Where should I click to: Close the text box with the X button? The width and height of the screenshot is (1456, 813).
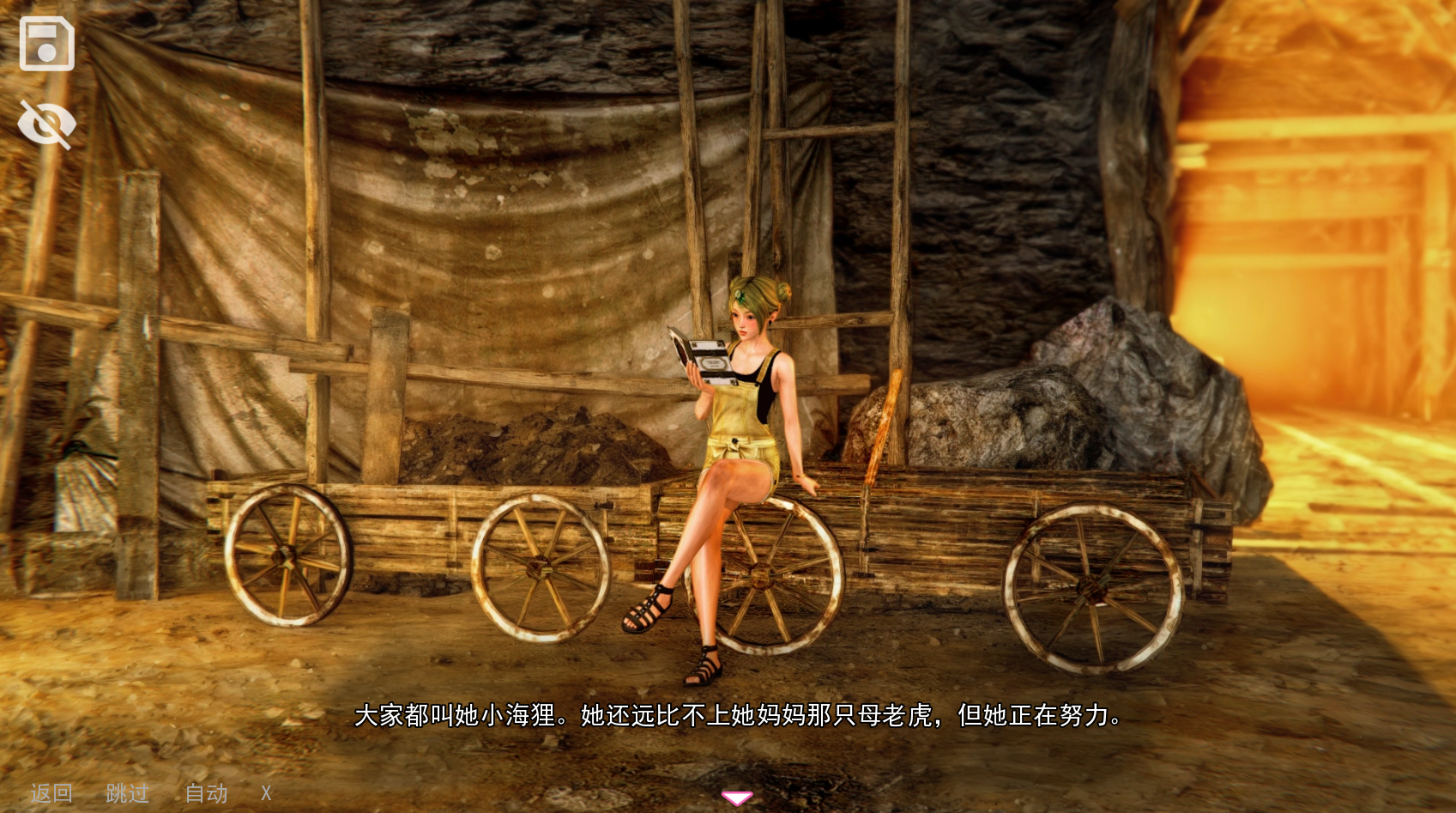266,793
